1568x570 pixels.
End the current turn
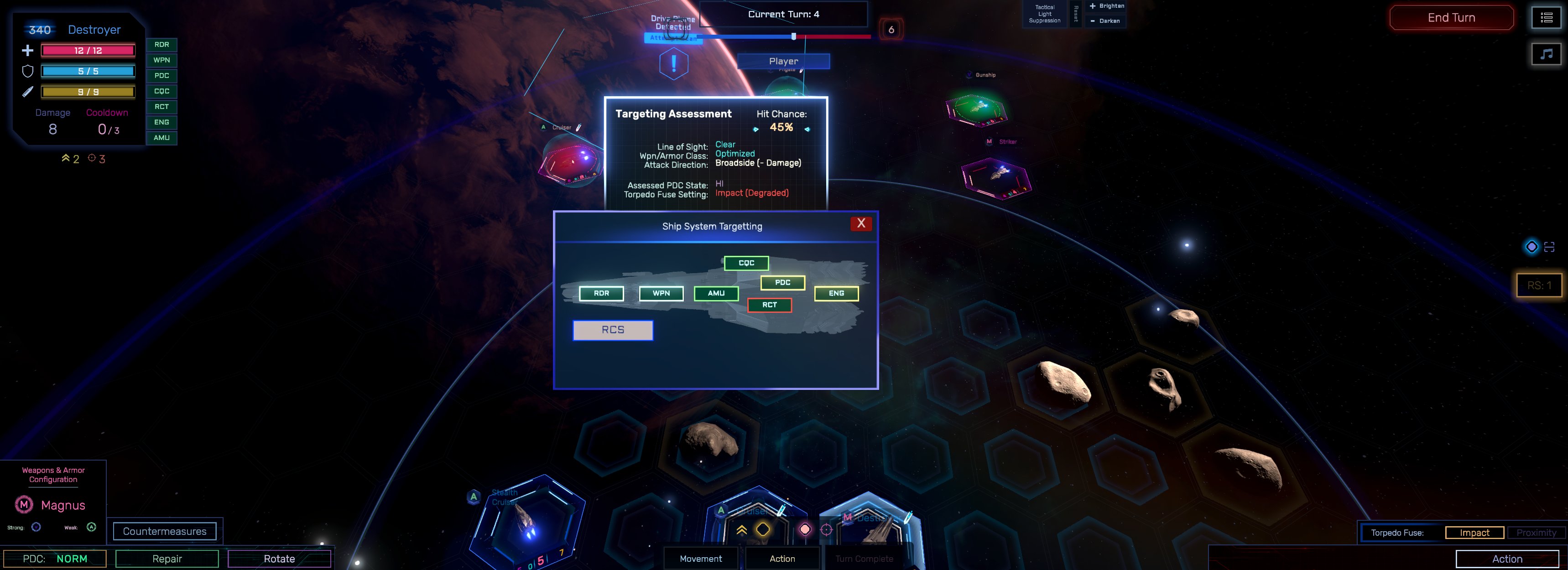pos(1451,18)
